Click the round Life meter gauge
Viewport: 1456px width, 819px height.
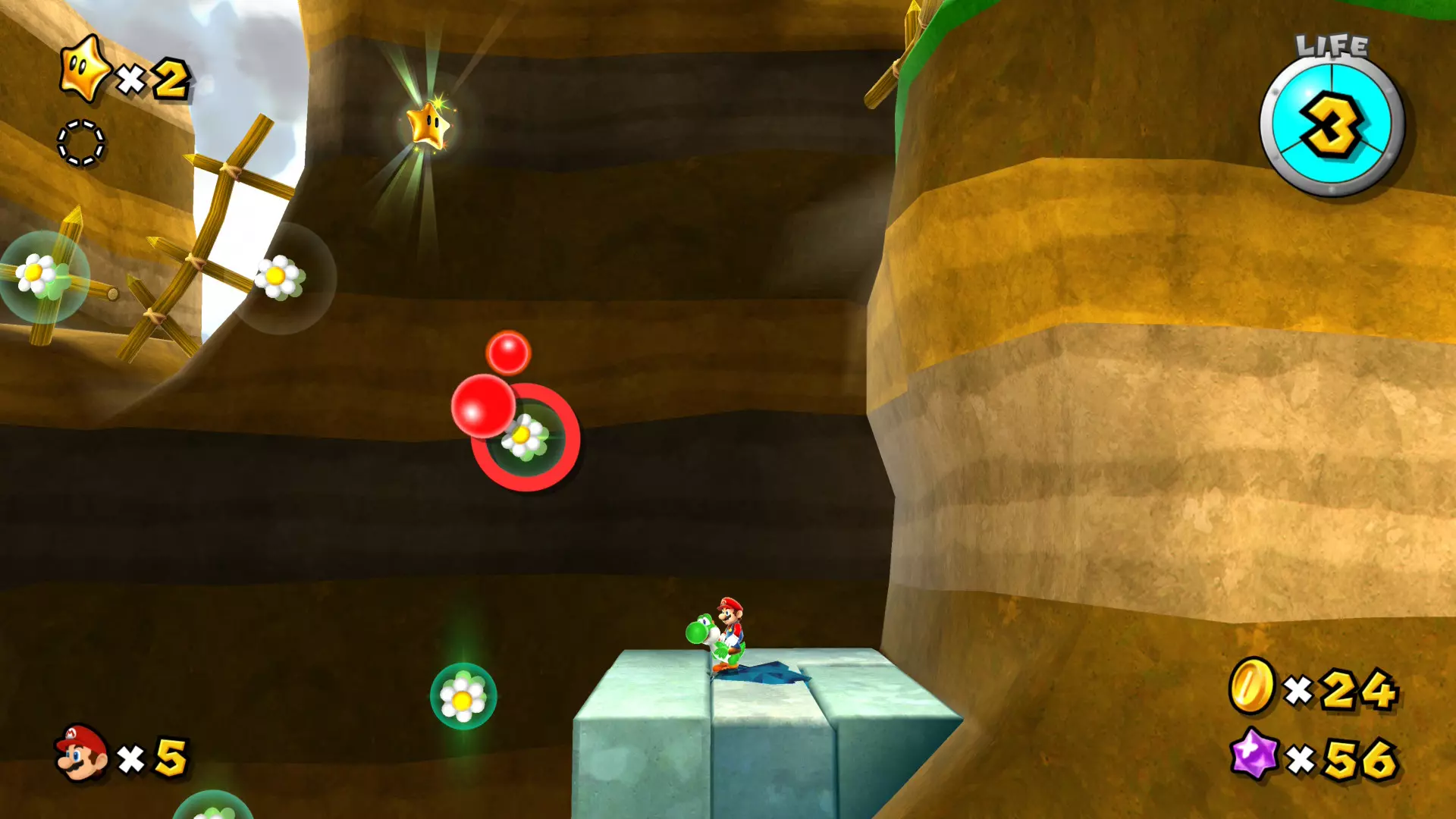1332,127
